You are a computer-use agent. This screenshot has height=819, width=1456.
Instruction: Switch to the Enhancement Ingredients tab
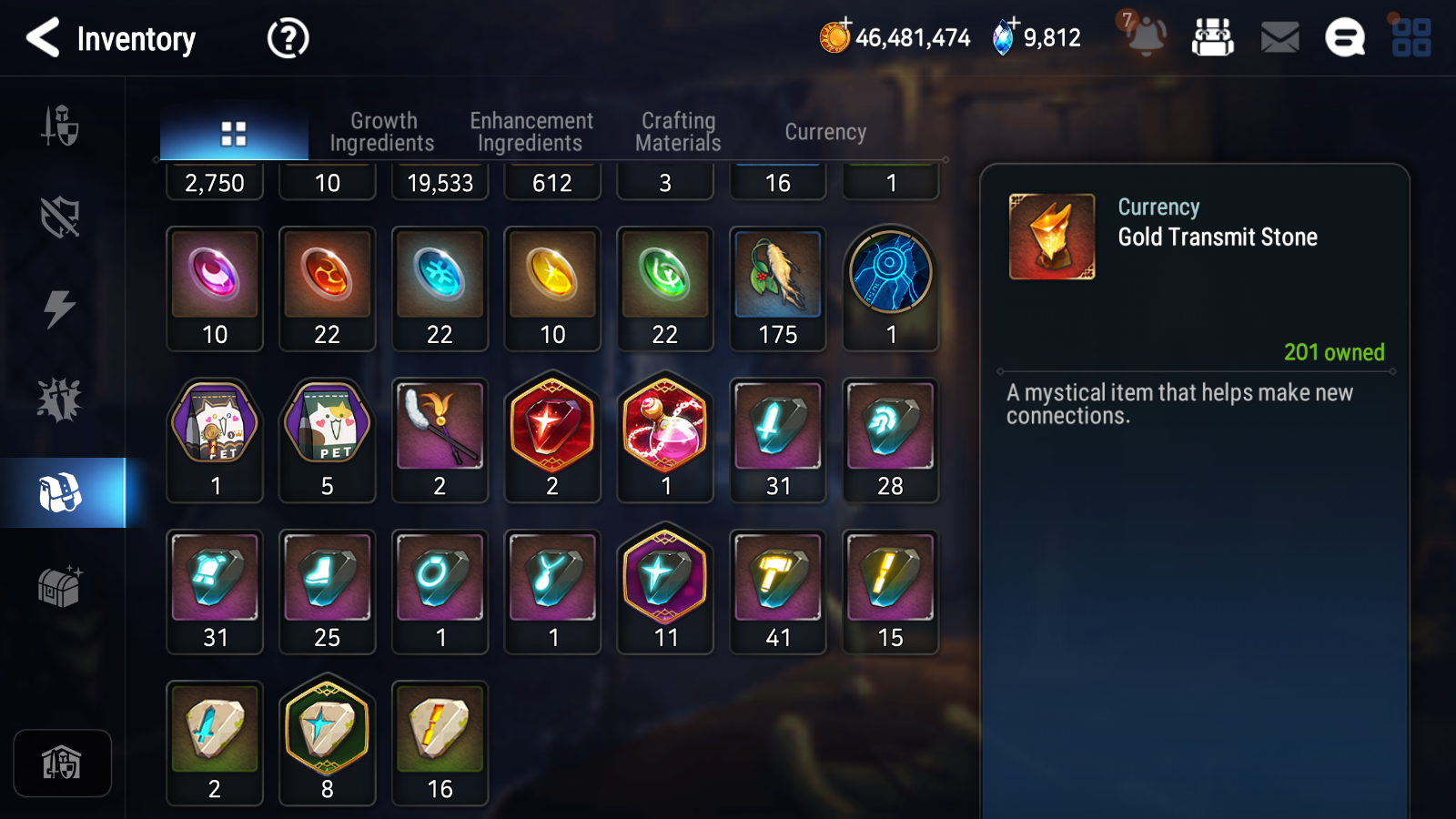coord(531,132)
